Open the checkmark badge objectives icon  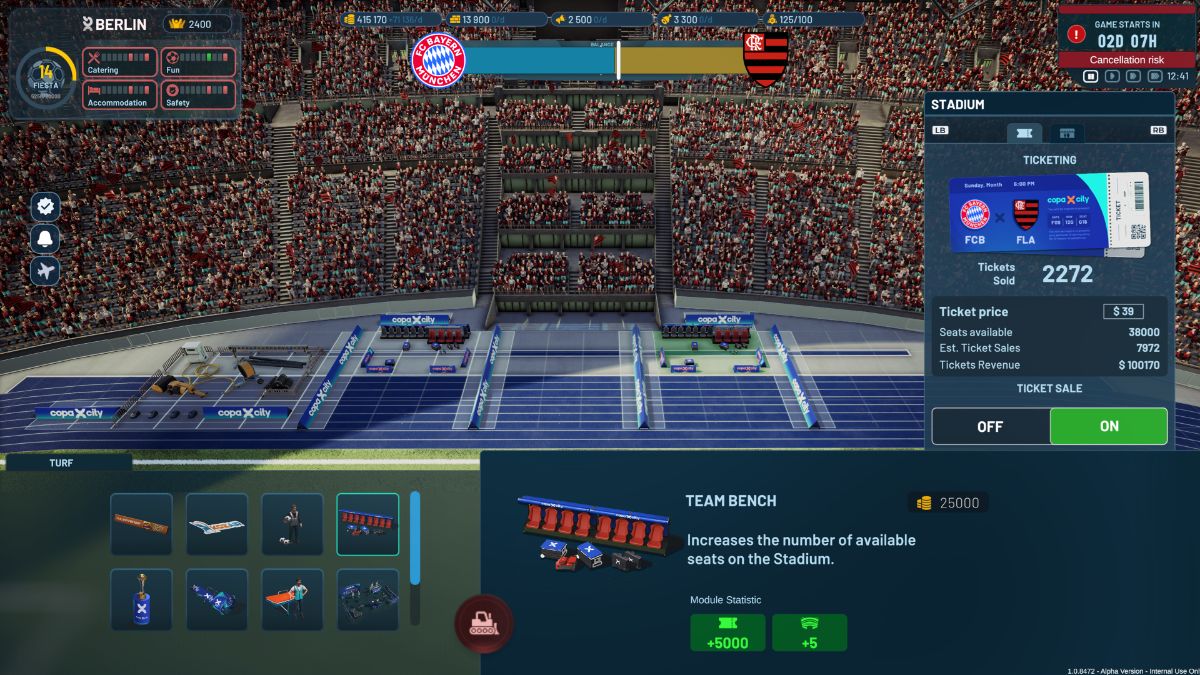[x=45, y=207]
